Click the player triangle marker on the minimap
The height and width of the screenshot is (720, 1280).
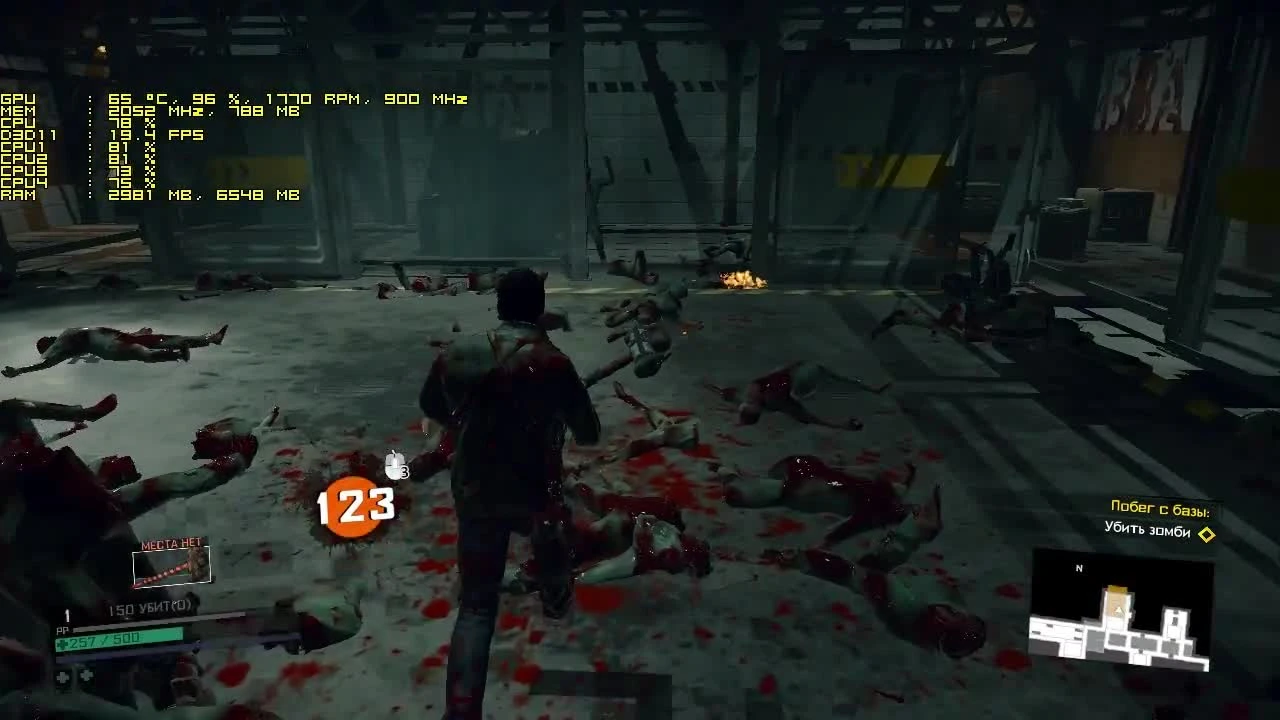tap(1118, 610)
